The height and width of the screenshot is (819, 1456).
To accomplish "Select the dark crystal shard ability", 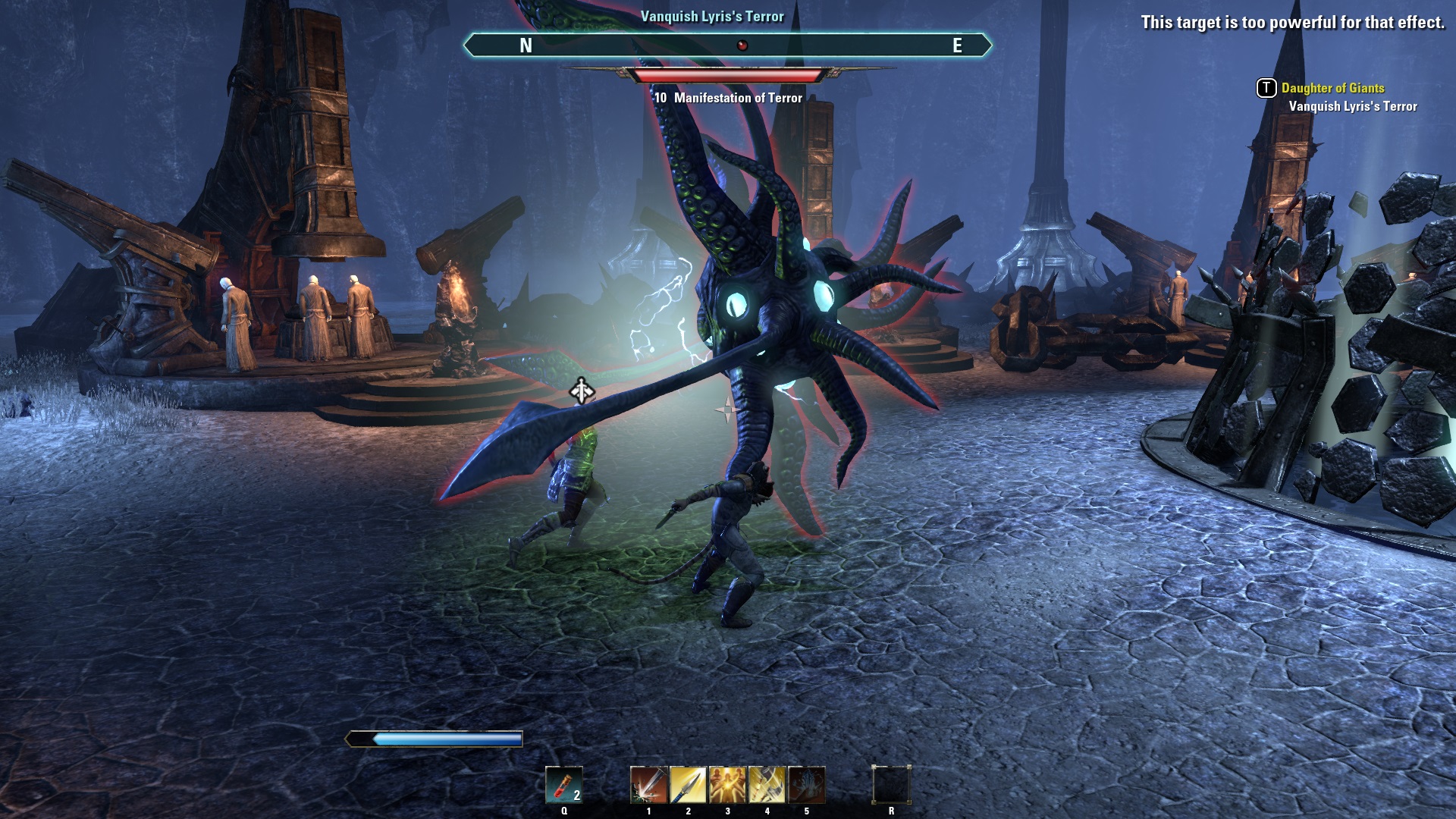I will [x=806, y=784].
